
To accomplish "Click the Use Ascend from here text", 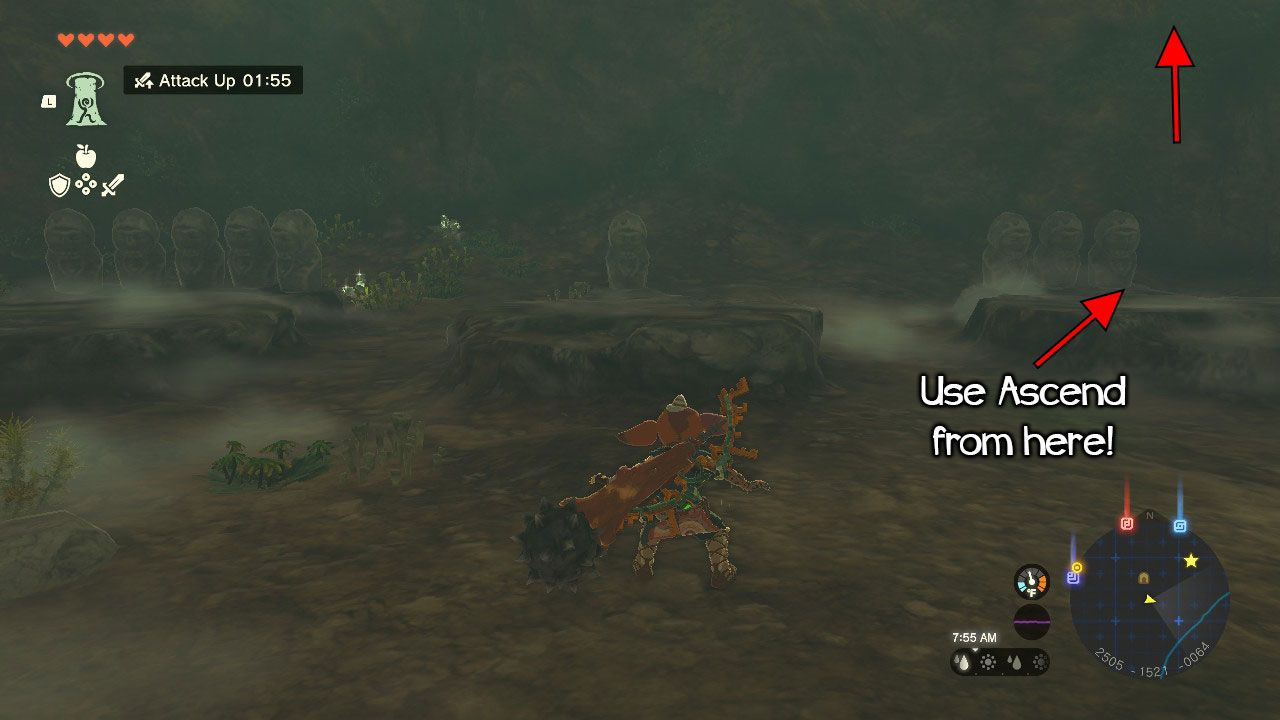I will [x=1023, y=414].
